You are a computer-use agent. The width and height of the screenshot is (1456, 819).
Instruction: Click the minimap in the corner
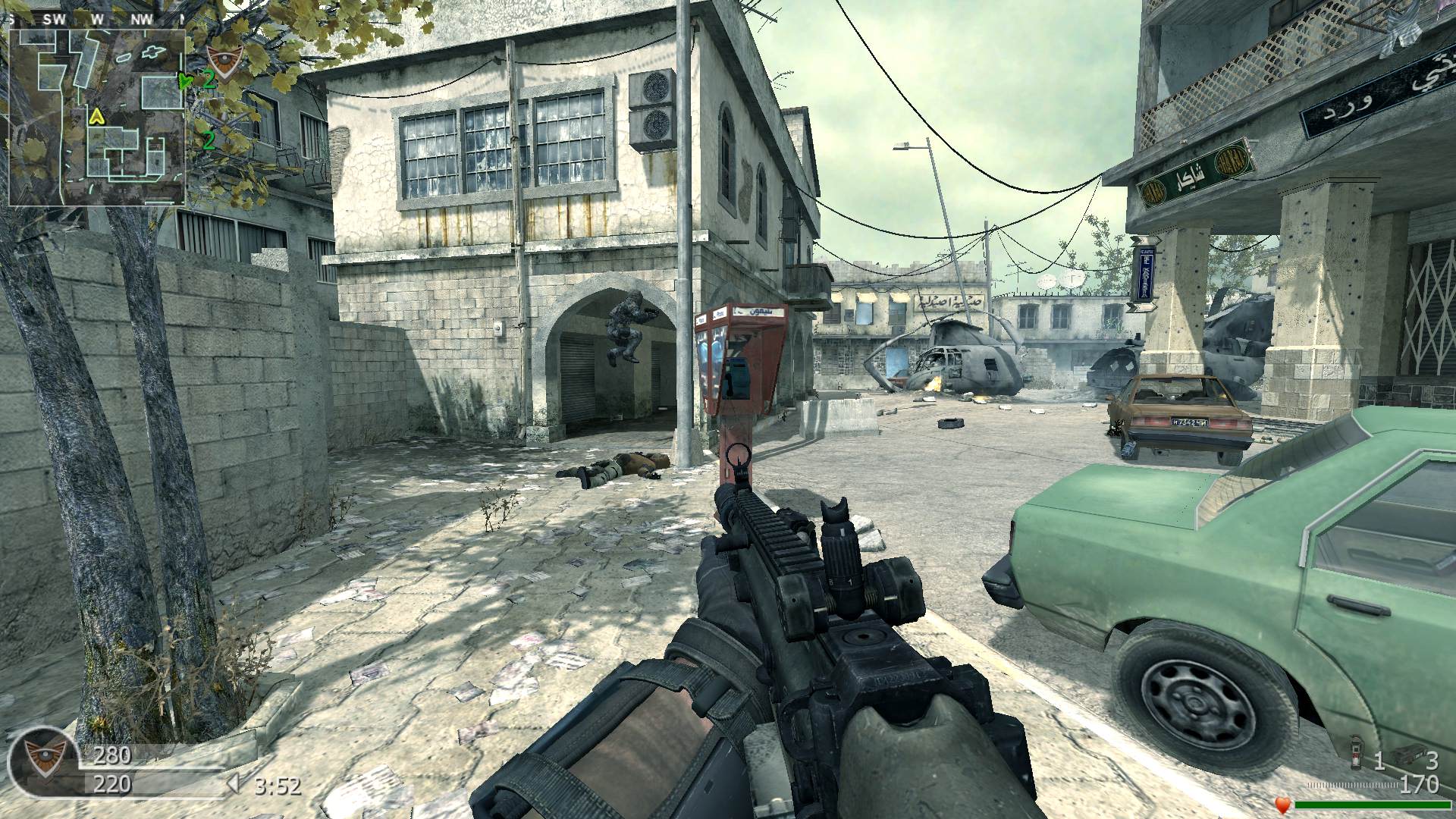[x=97, y=118]
